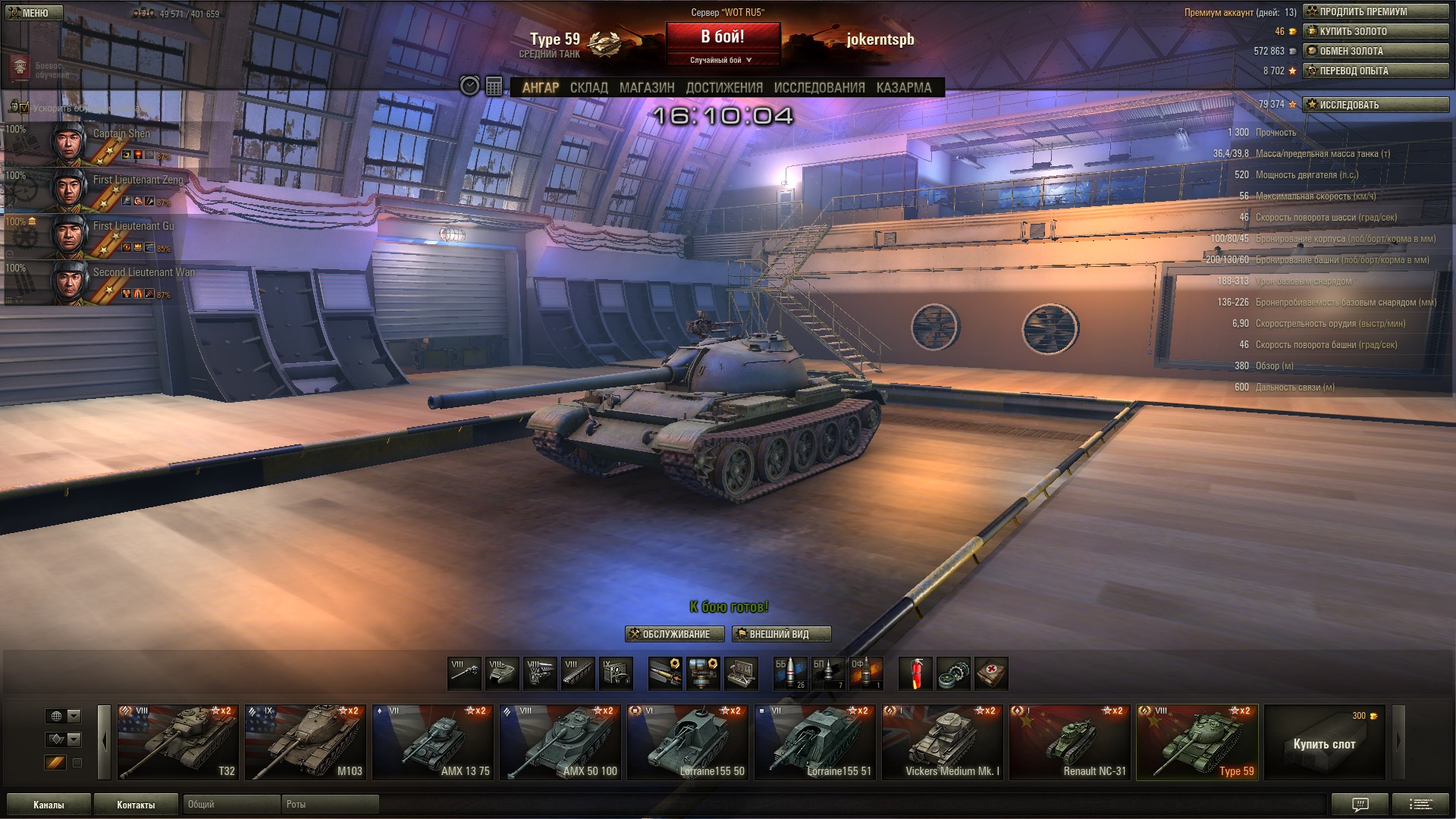
Task: Select the AMX 50 100 tank
Action: coord(560,742)
